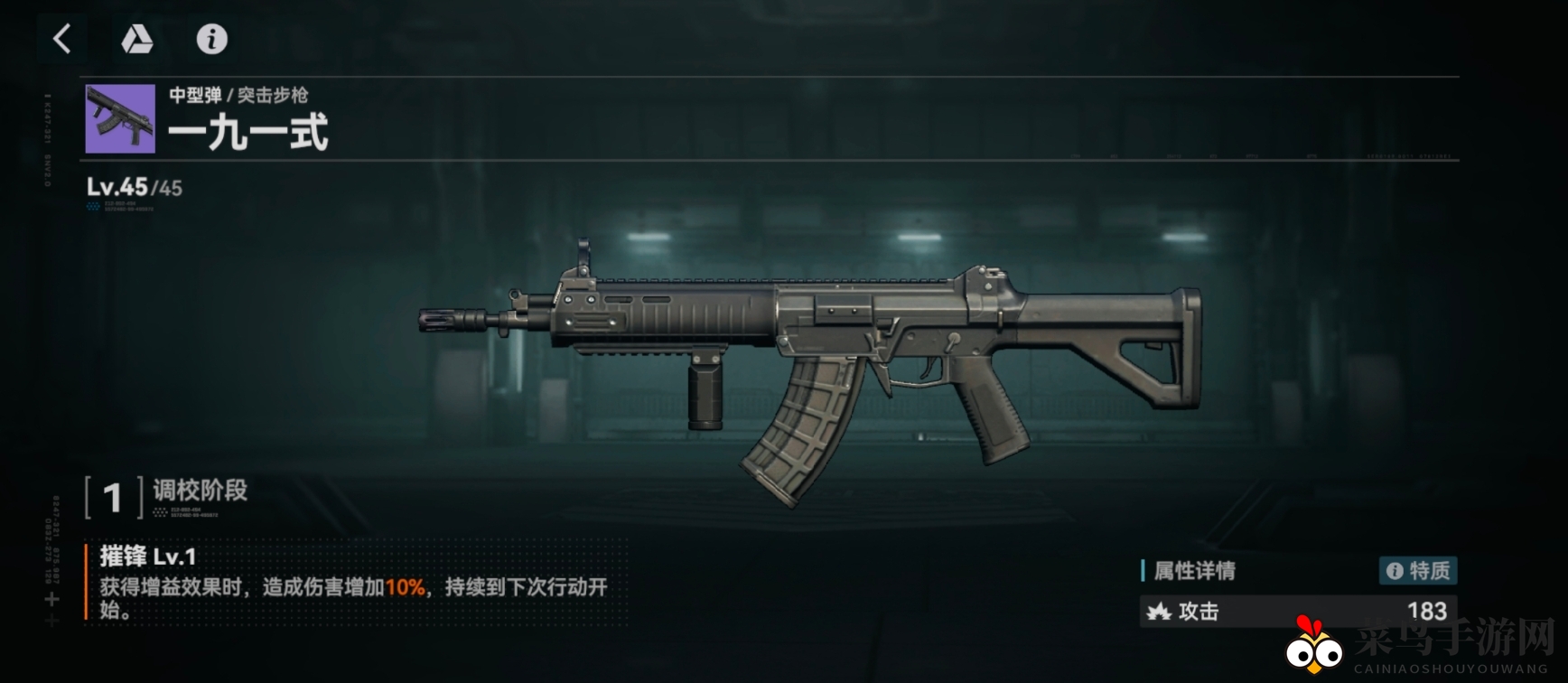Screen dimensions: 1568x683
Task: View the 调校阶段 stage 1 panel
Action: point(167,496)
